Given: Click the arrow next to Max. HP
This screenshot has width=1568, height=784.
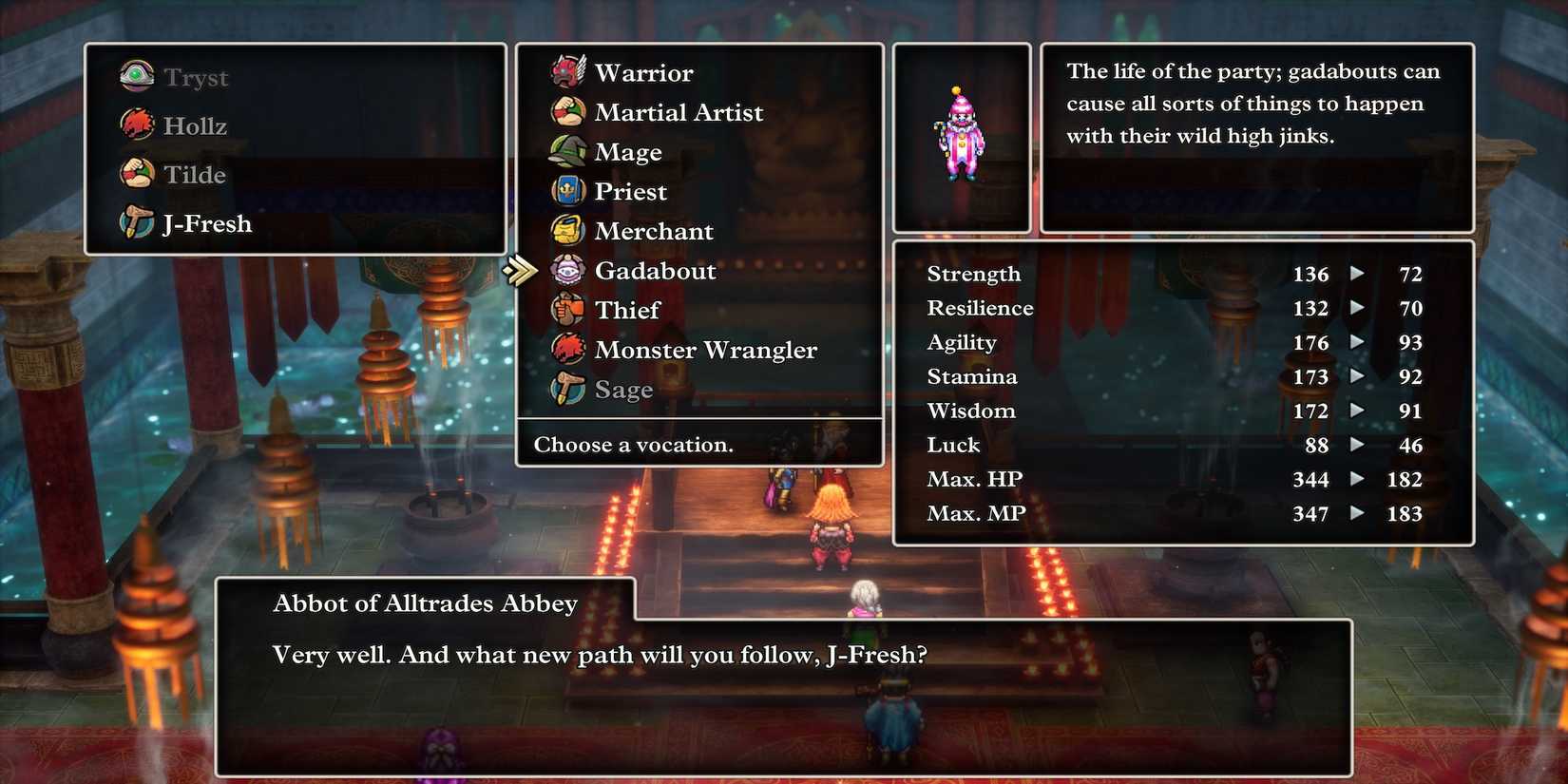Looking at the screenshot, I should [x=1357, y=480].
